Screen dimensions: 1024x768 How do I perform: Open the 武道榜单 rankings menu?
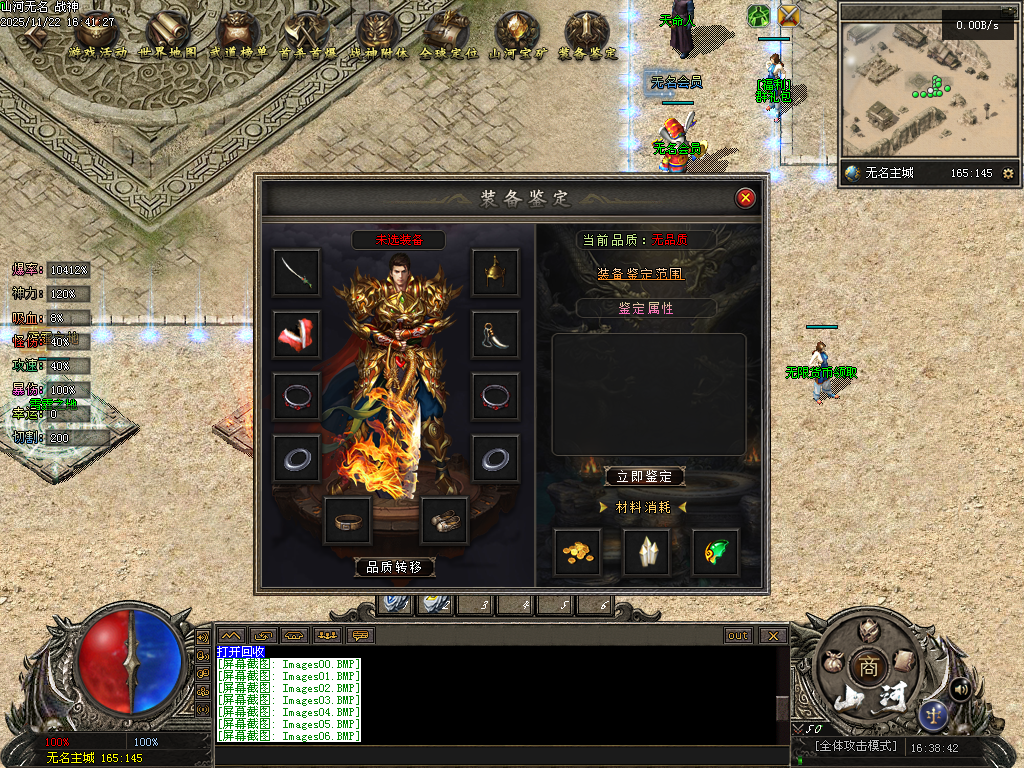pos(238,36)
